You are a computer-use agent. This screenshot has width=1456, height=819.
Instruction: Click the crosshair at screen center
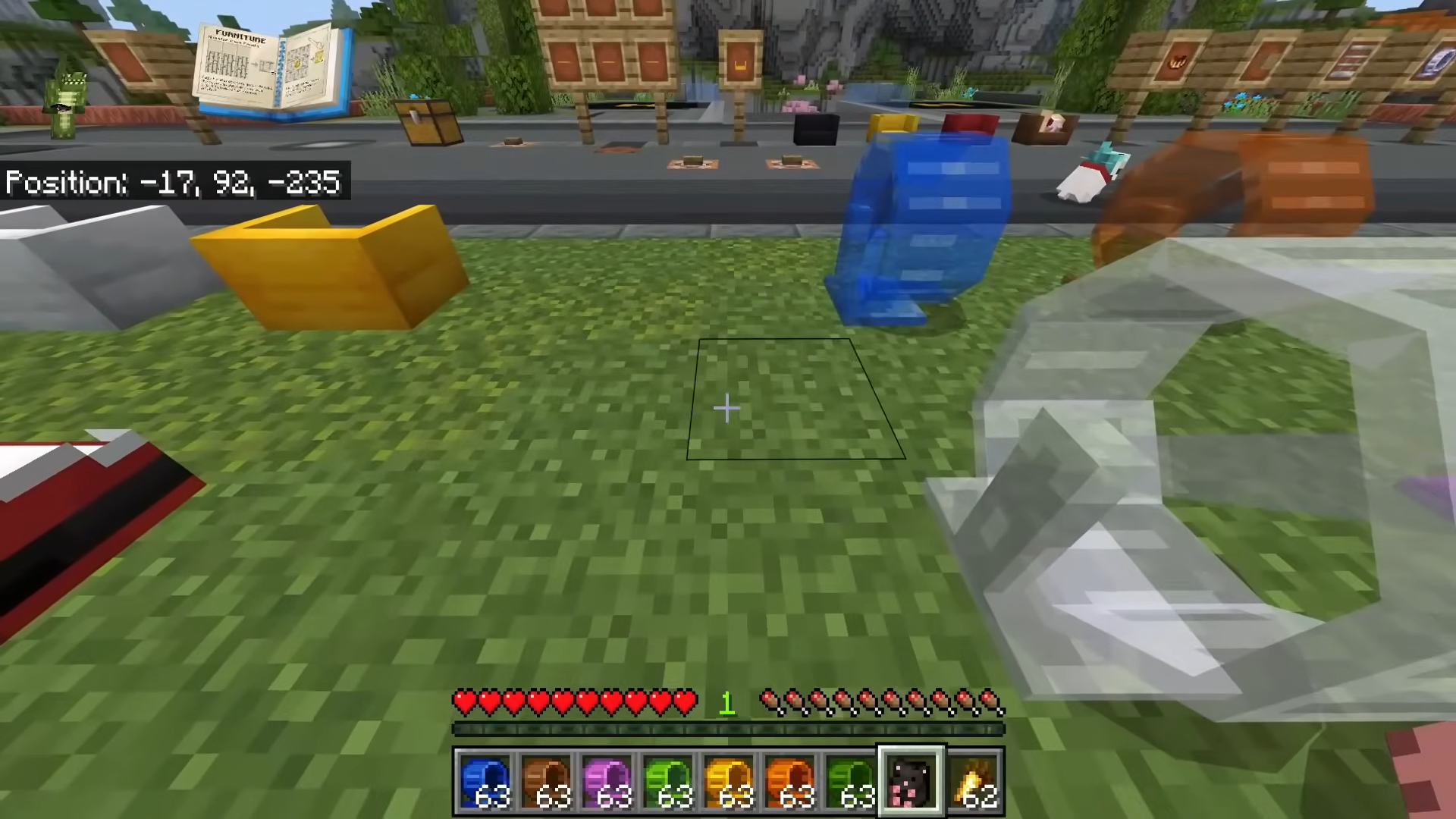click(x=726, y=409)
